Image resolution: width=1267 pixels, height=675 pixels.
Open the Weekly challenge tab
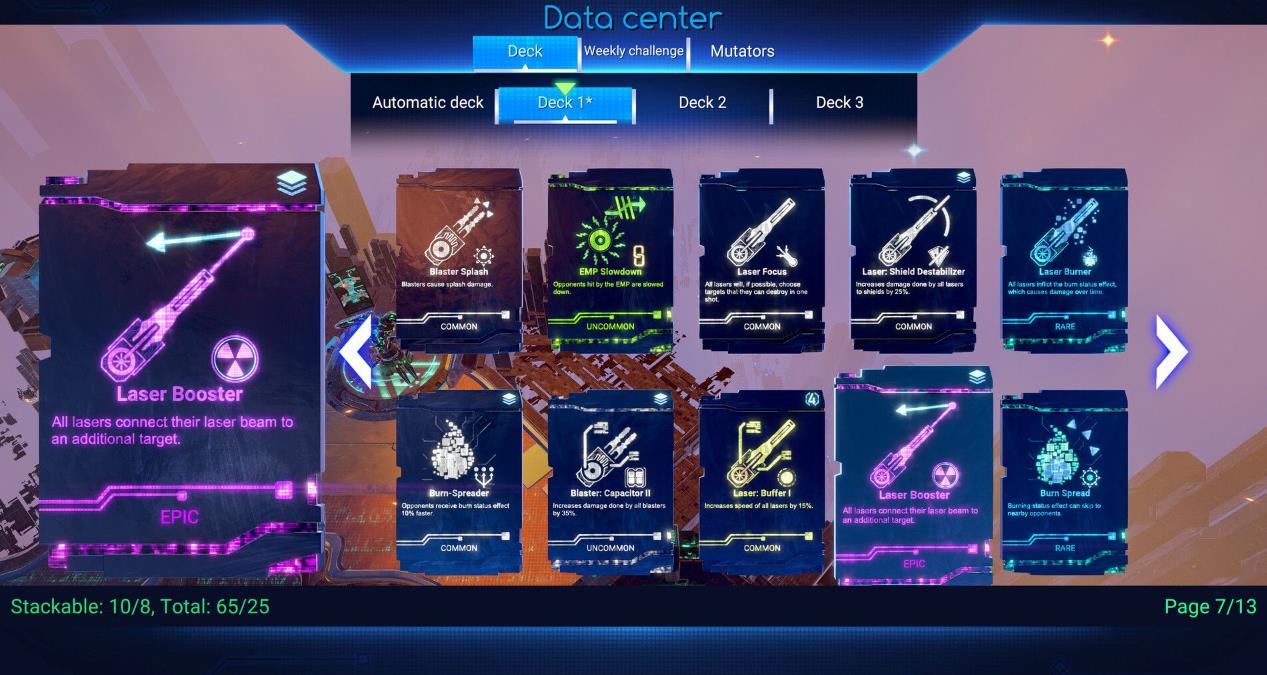click(634, 51)
